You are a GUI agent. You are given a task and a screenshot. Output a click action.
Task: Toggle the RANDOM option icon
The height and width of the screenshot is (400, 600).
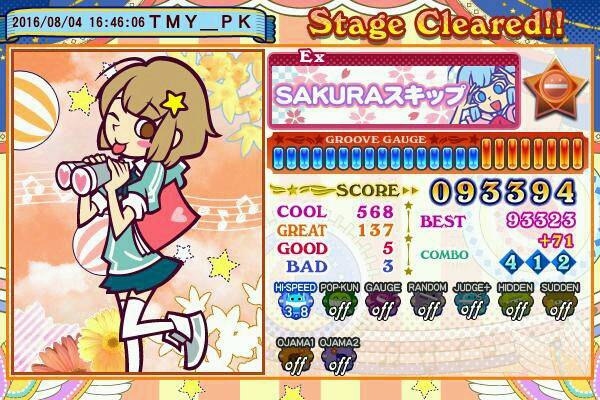(426, 303)
